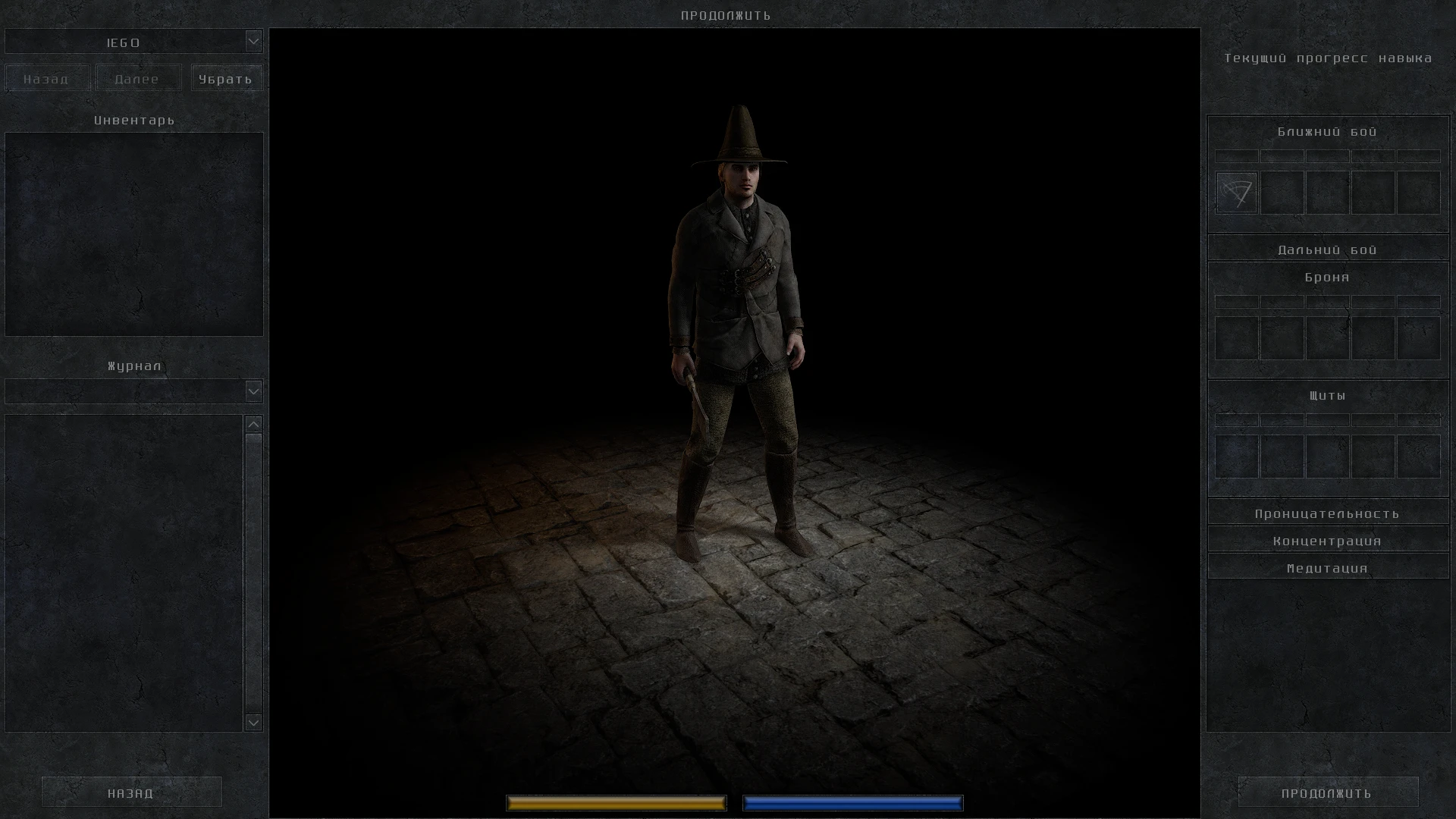Open the IEGO character dropdown
This screenshot has height=819, width=1456.
pyautogui.click(x=253, y=42)
